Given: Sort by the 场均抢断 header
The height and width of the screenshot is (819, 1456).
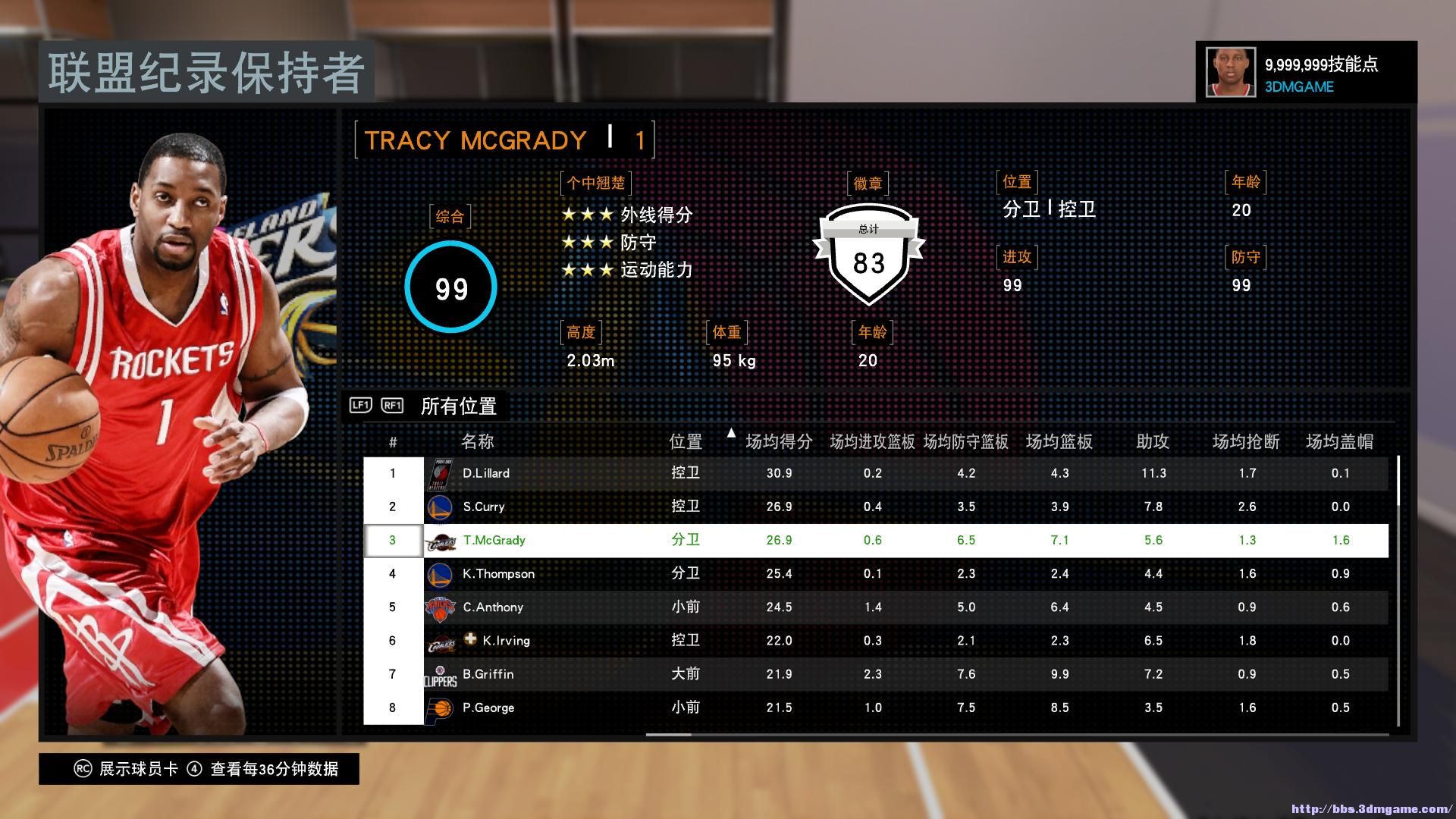Looking at the screenshot, I should click(1247, 441).
